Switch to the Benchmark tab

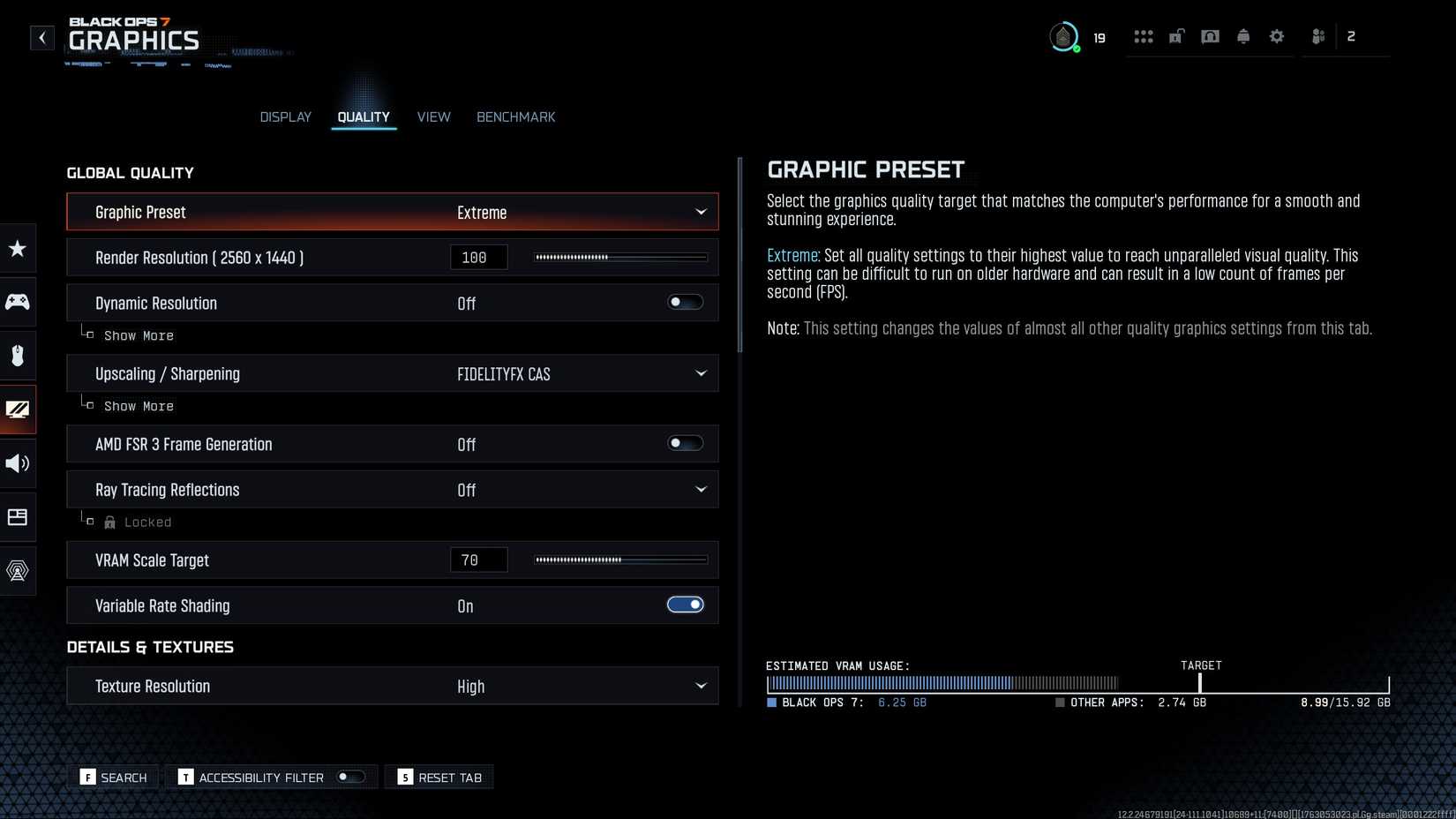(515, 117)
